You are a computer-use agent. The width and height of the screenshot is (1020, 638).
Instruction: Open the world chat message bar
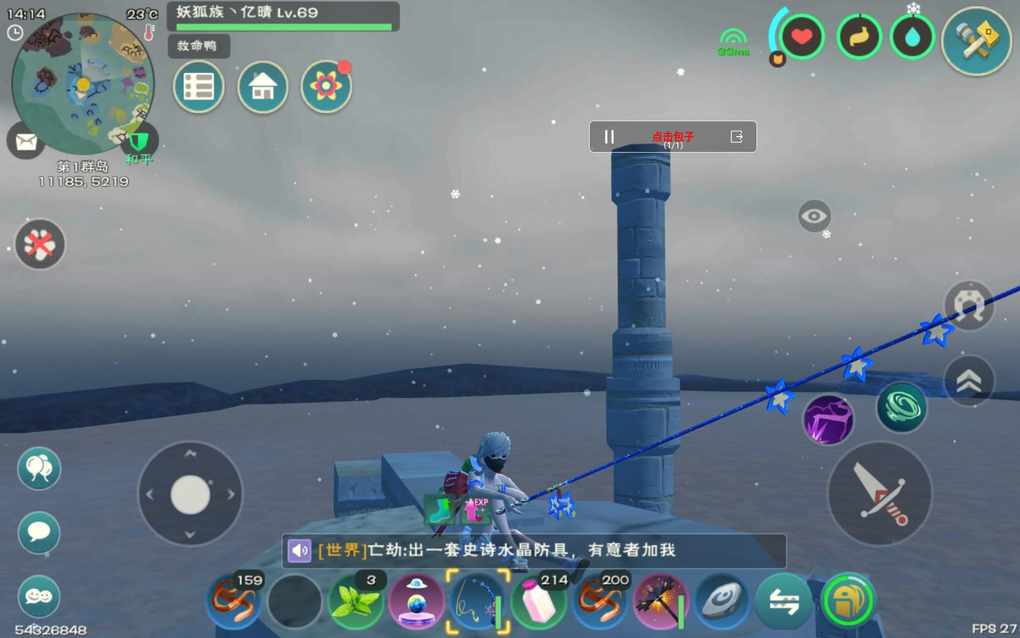[x=533, y=550]
